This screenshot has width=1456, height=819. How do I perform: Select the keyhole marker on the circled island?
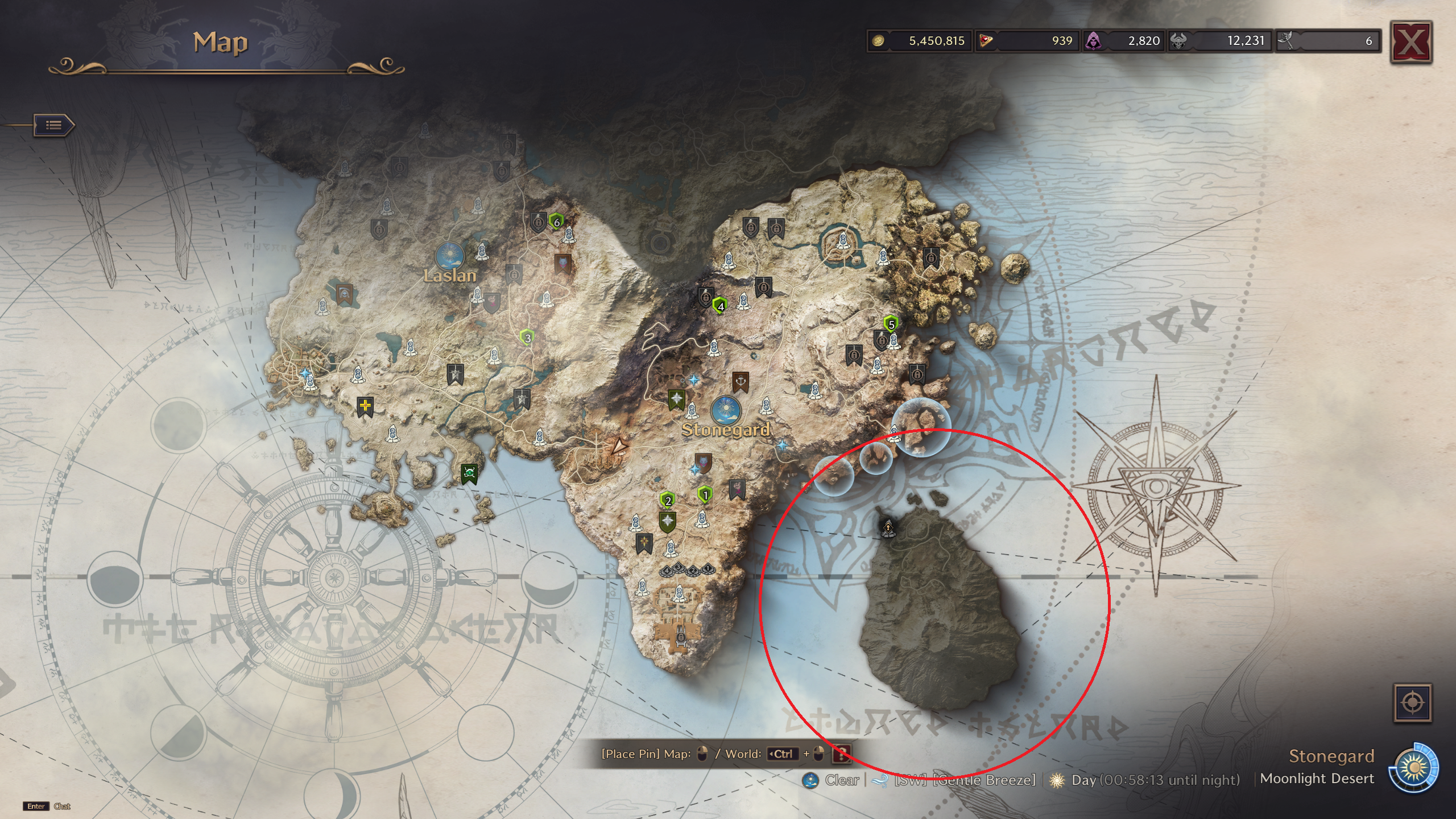click(888, 528)
